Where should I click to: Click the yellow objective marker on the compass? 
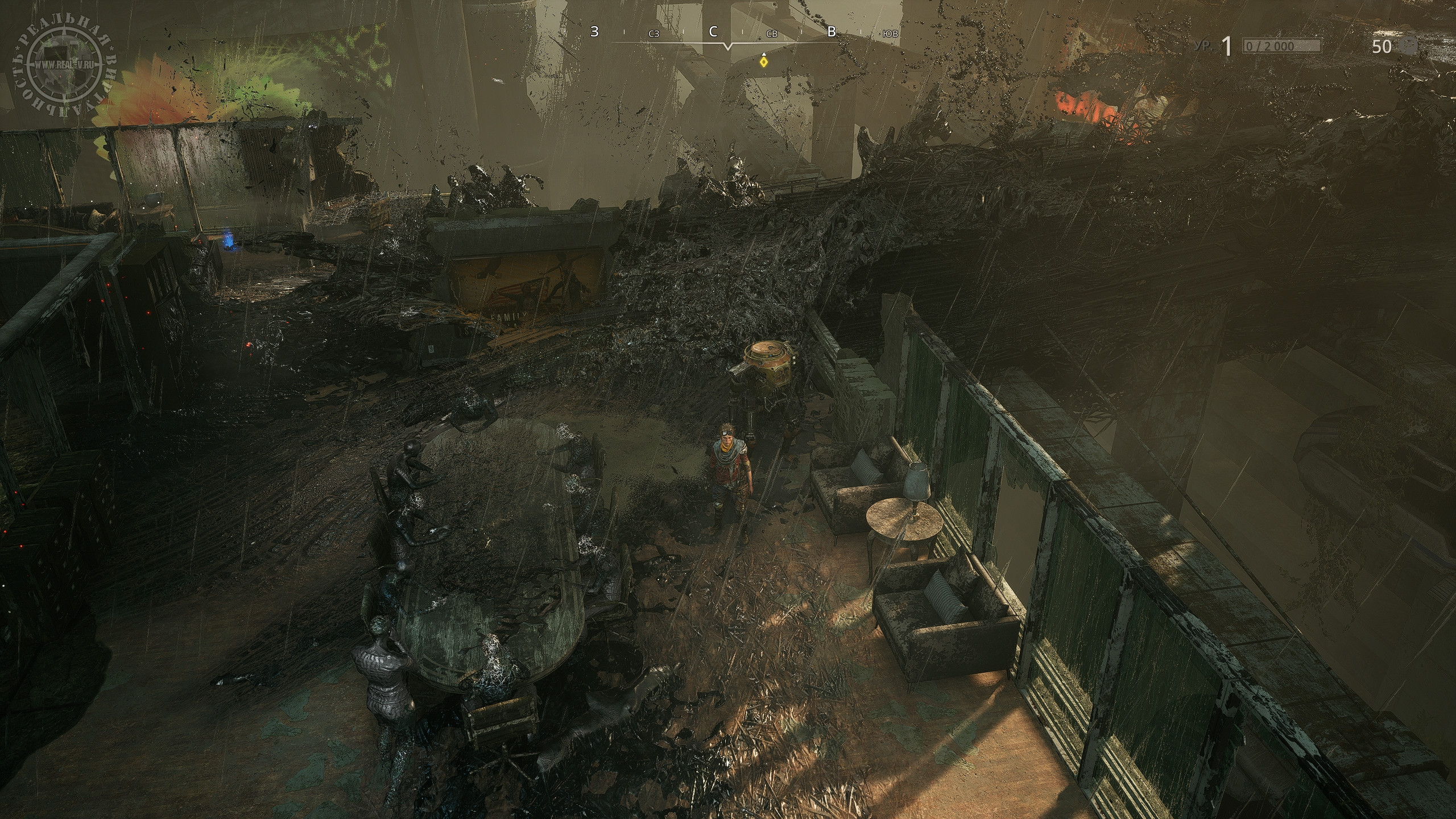pyautogui.click(x=763, y=61)
